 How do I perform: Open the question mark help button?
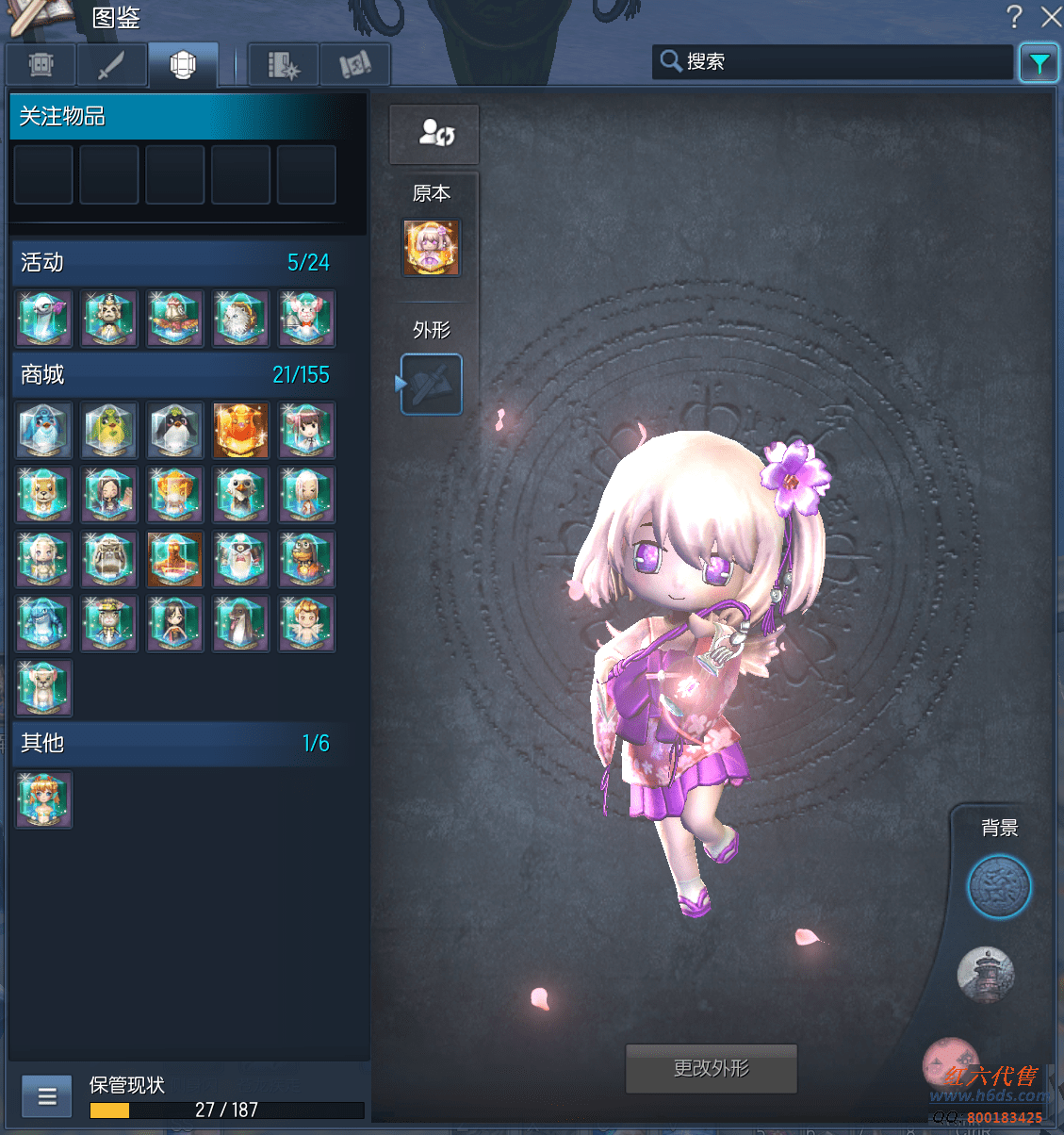(x=1014, y=17)
